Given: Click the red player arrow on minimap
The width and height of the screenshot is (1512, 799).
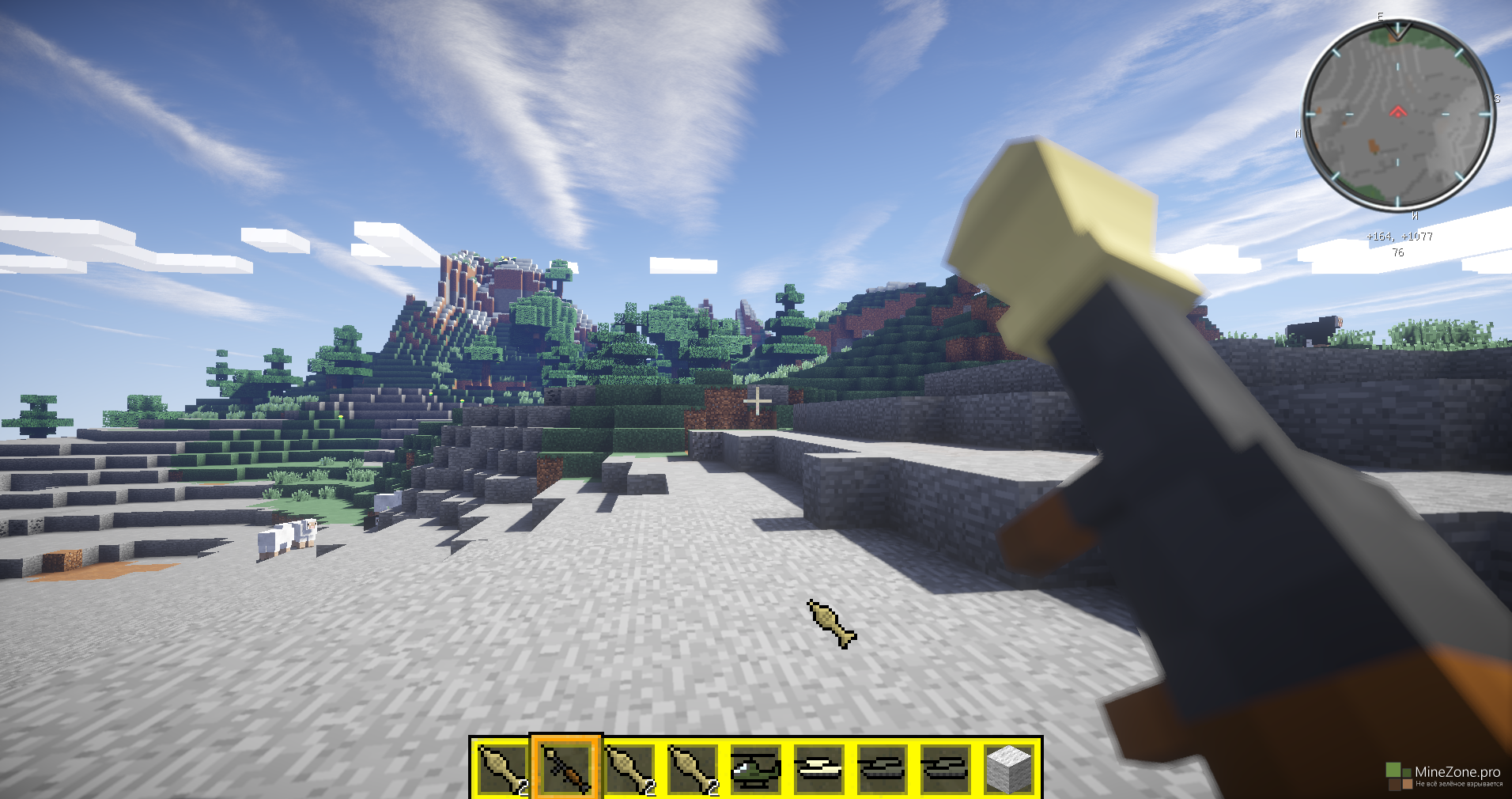Looking at the screenshot, I should pos(1398,112).
